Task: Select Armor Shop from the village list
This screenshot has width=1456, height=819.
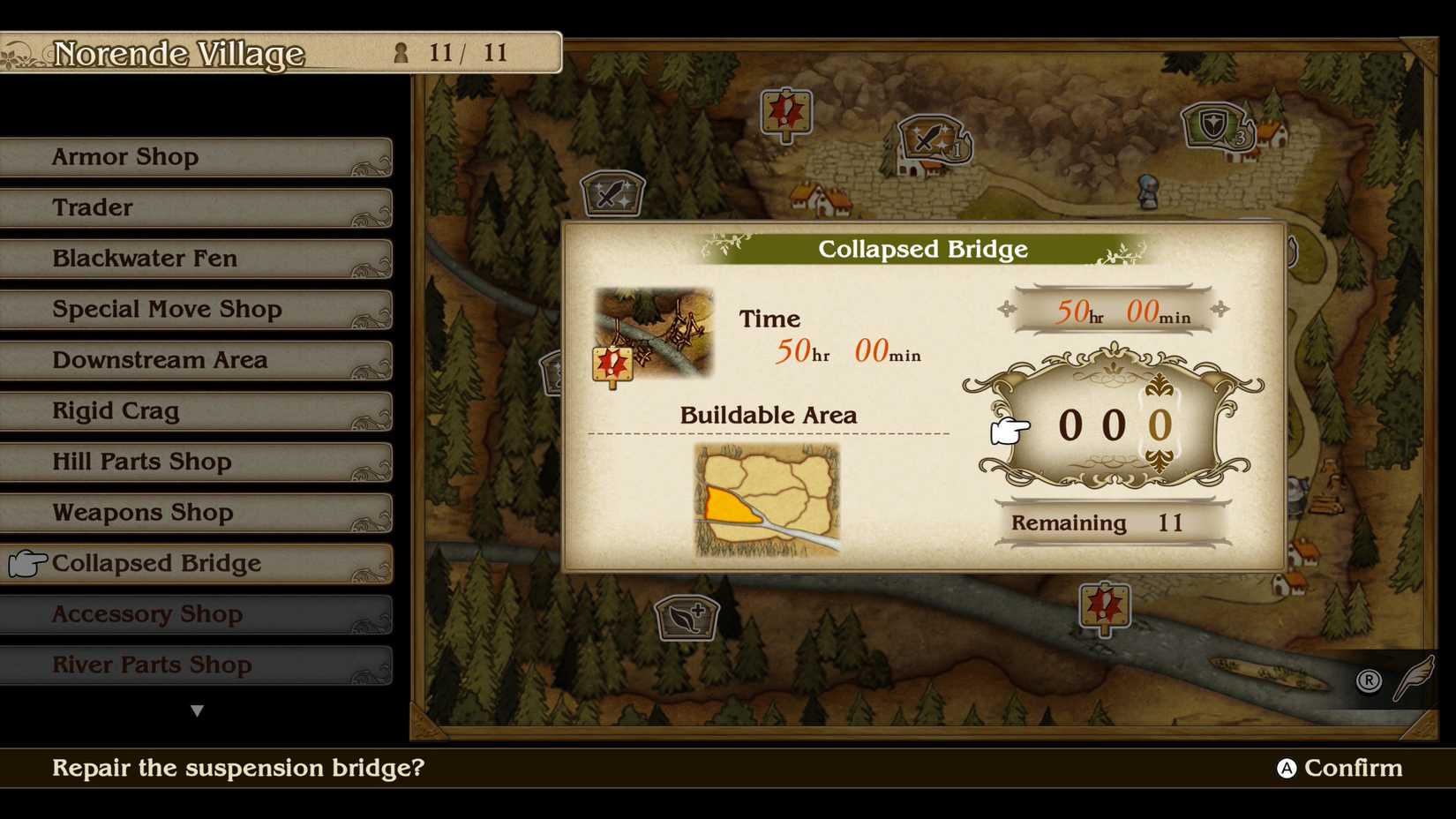Action: tap(196, 156)
